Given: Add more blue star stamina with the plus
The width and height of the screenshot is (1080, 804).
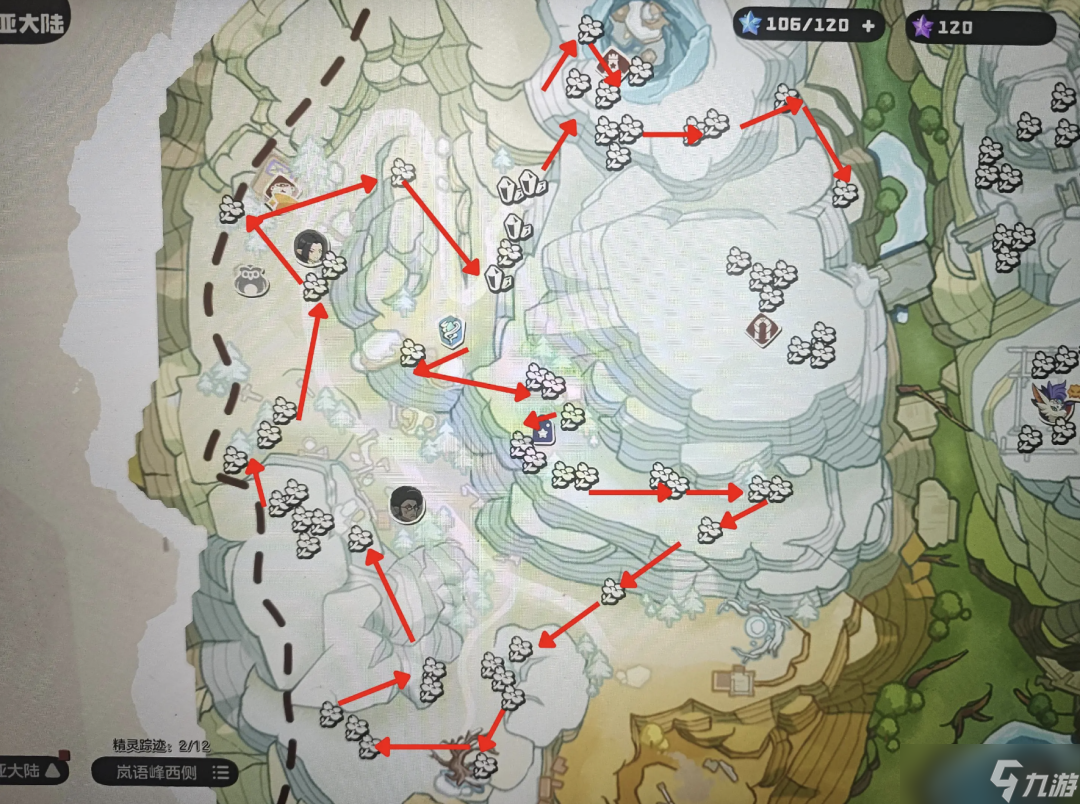Looking at the screenshot, I should (867, 26).
